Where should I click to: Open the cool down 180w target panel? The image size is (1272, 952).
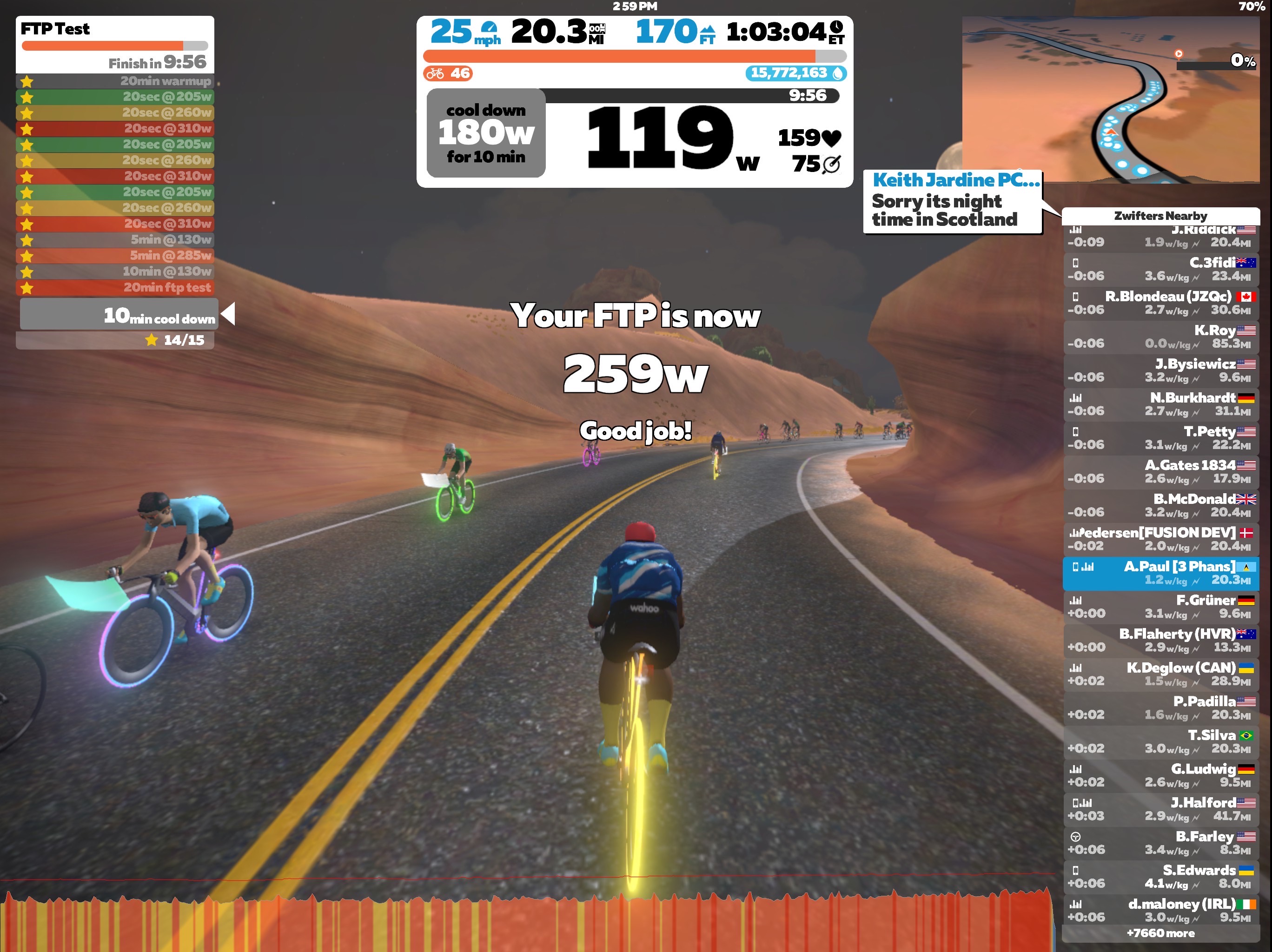tap(486, 133)
